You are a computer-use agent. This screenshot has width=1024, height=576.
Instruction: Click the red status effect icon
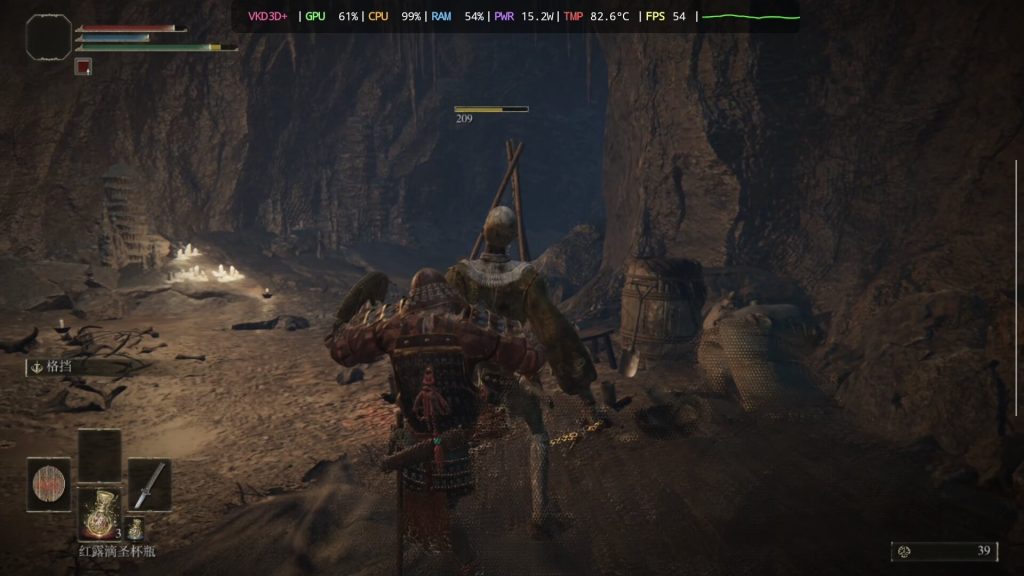coord(84,67)
